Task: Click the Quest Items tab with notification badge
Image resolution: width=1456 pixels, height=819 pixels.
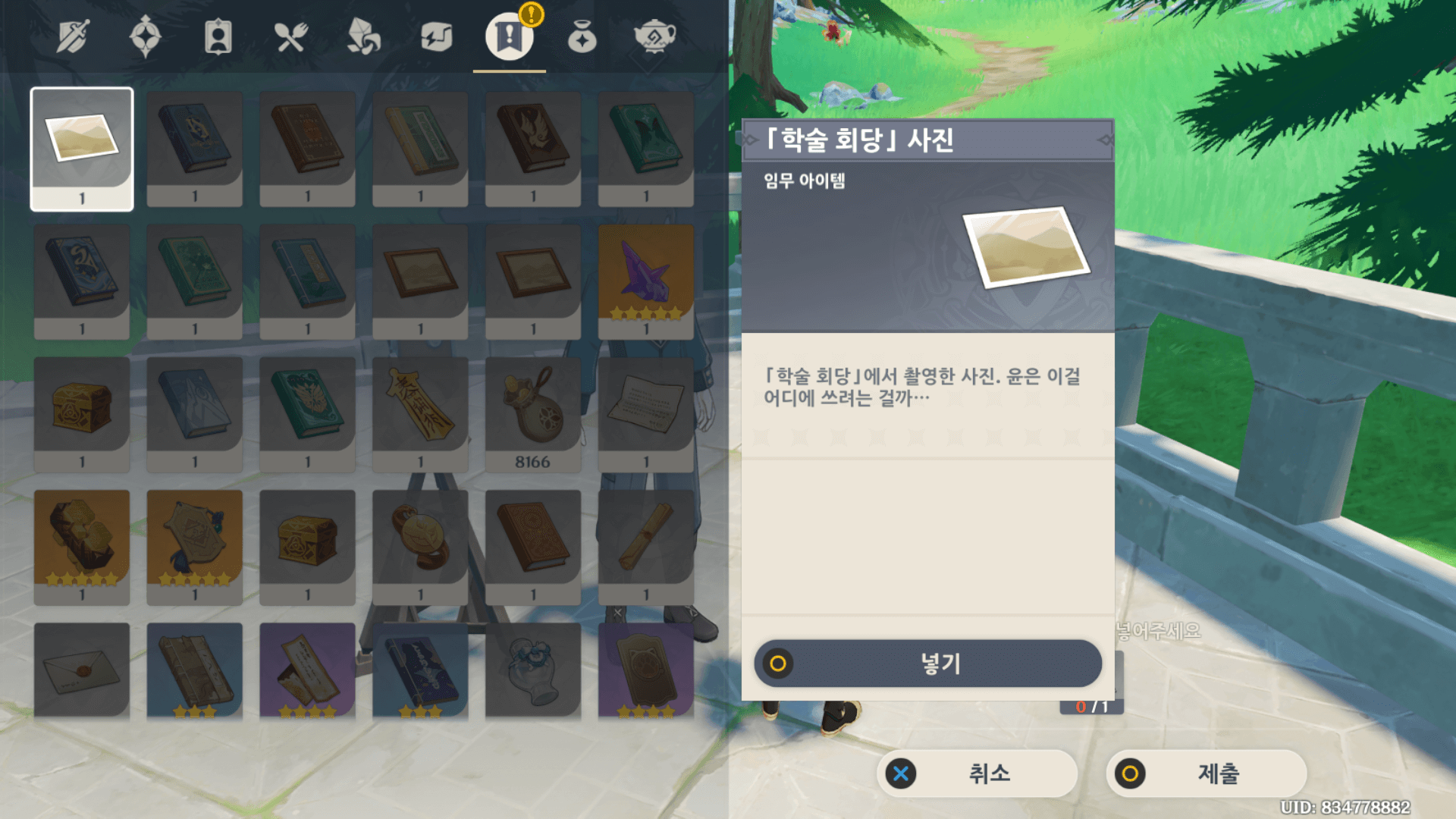Action: [x=508, y=37]
